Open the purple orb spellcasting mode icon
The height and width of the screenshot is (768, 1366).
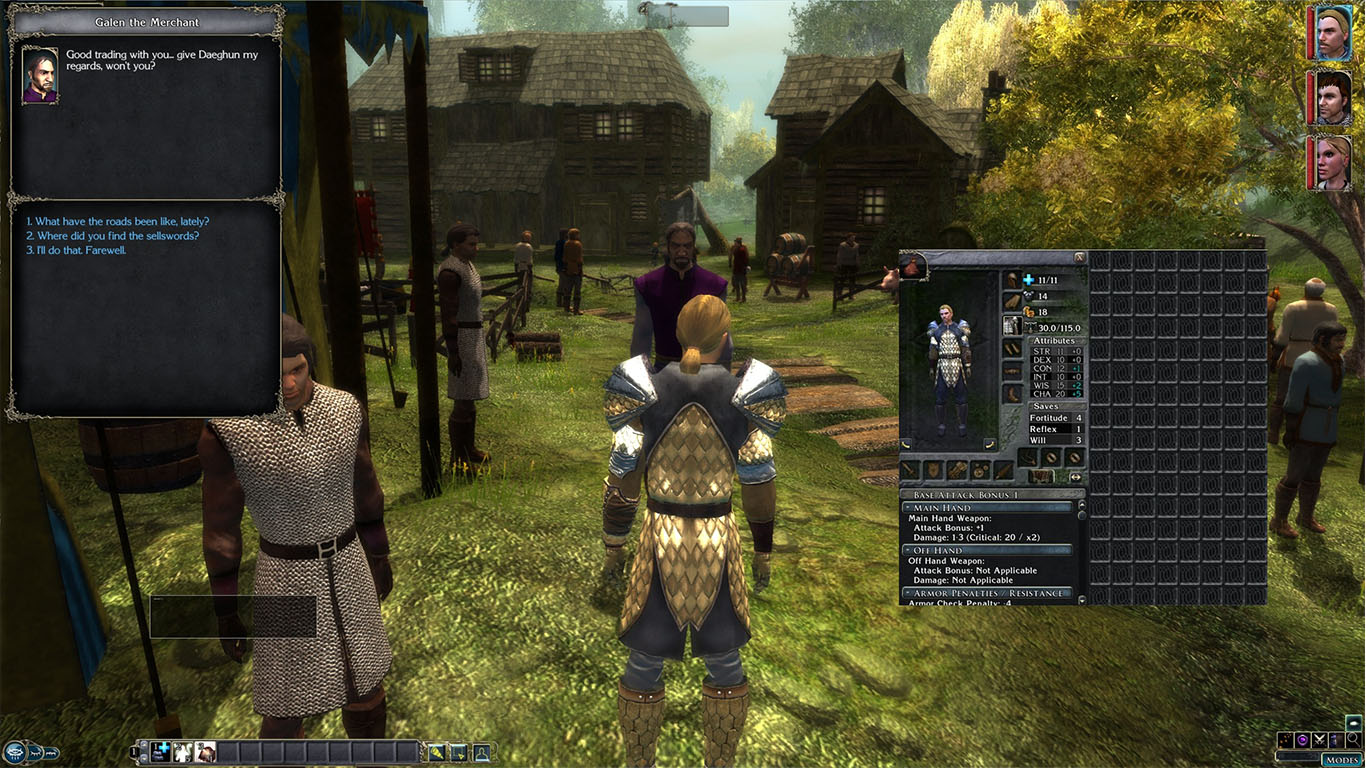pyautogui.click(x=1302, y=740)
